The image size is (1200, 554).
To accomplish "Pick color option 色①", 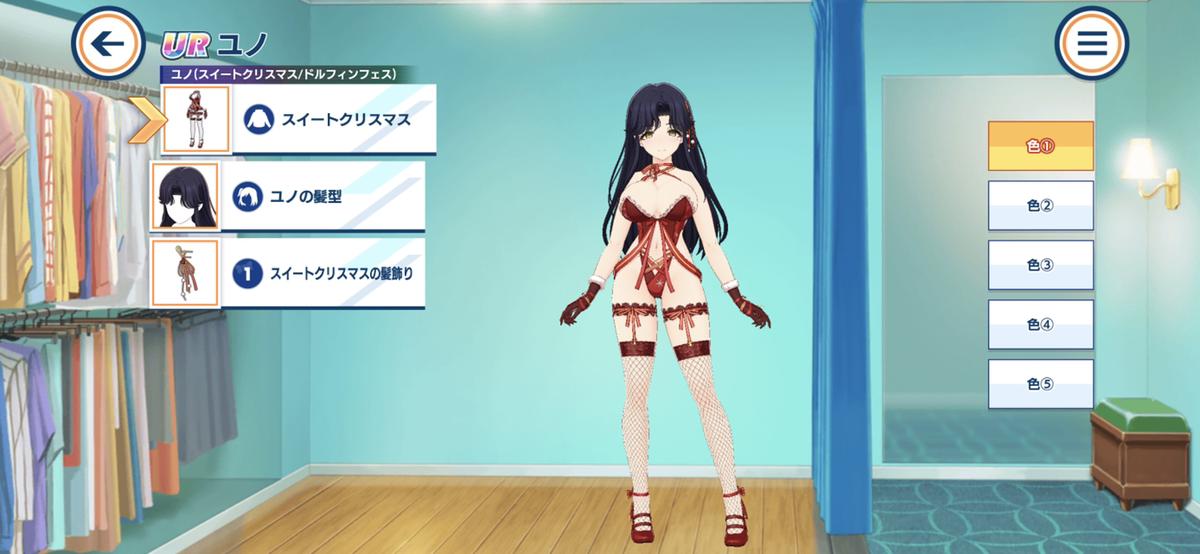I will (x=1040, y=146).
